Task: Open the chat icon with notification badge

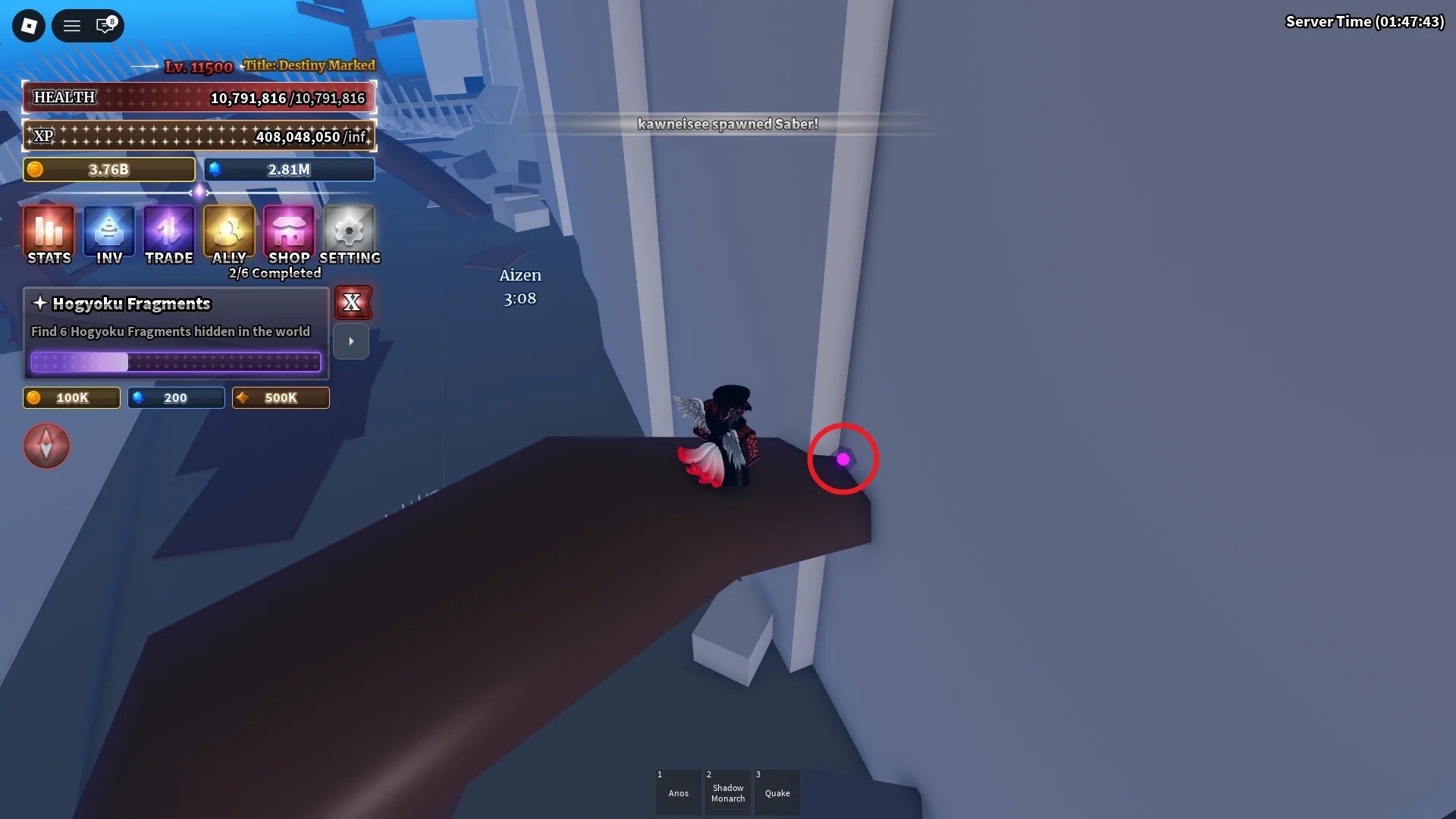Action: (x=107, y=25)
